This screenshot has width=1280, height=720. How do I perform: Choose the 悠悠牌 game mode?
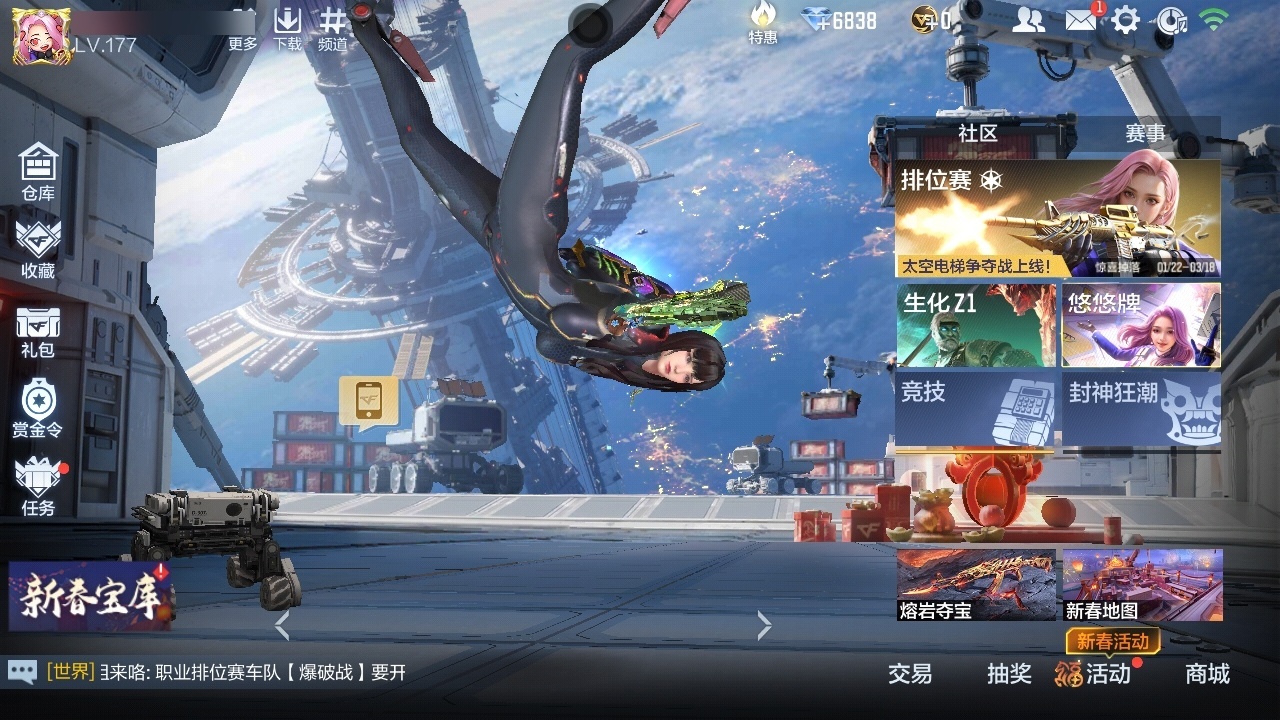1141,325
